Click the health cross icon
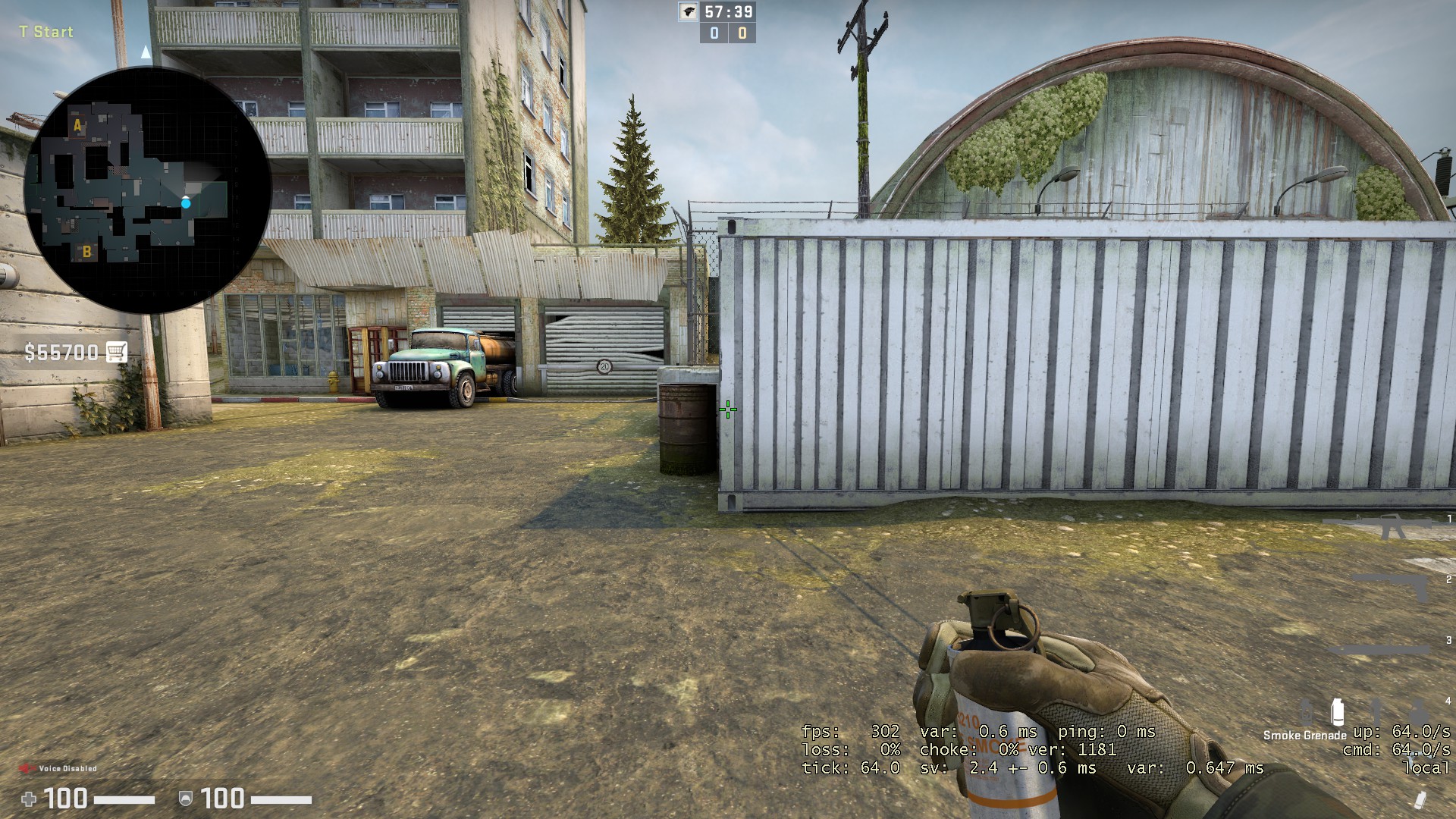Screen dimensions: 1456x819 (30, 798)
